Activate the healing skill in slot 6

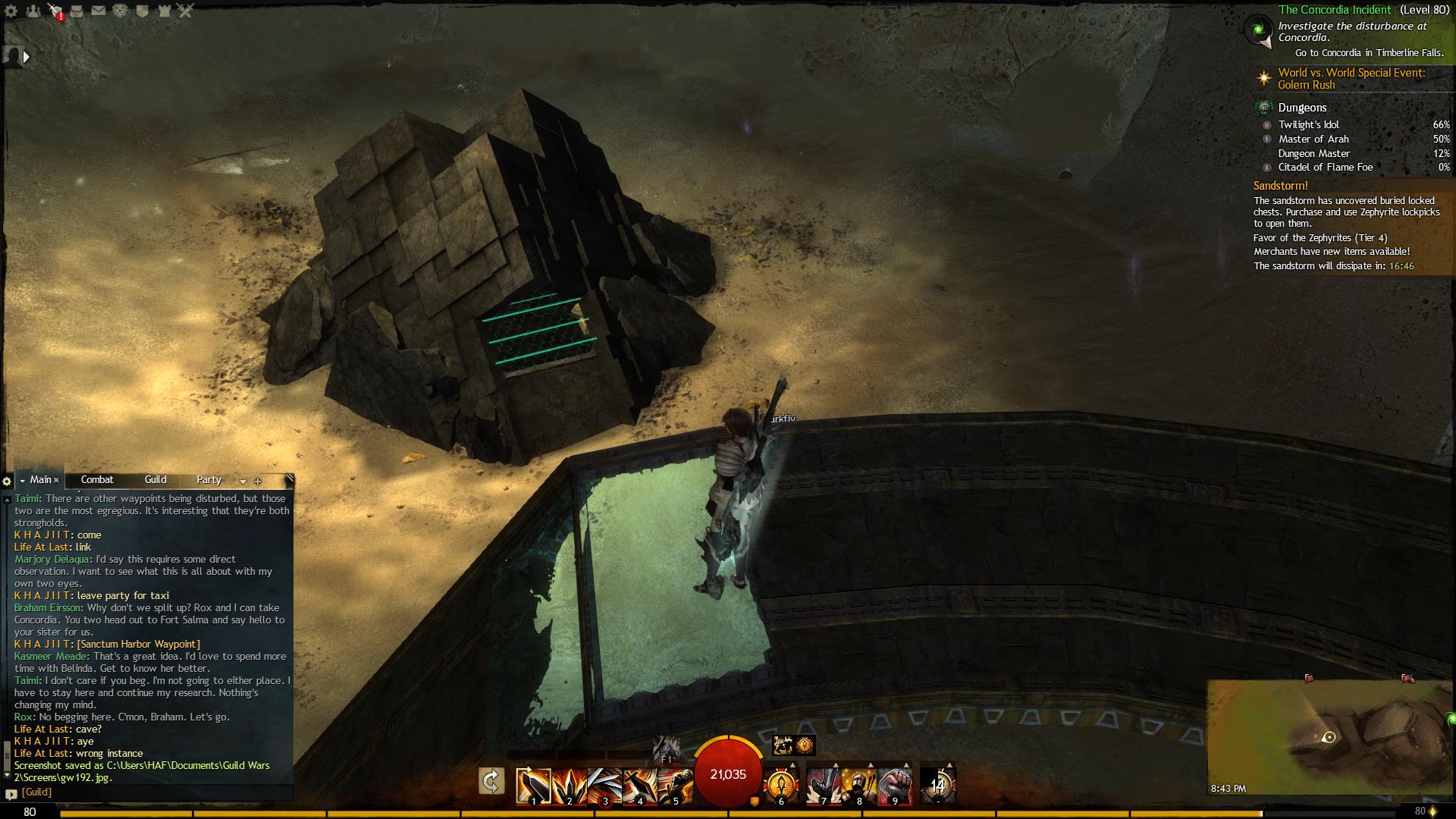click(781, 786)
